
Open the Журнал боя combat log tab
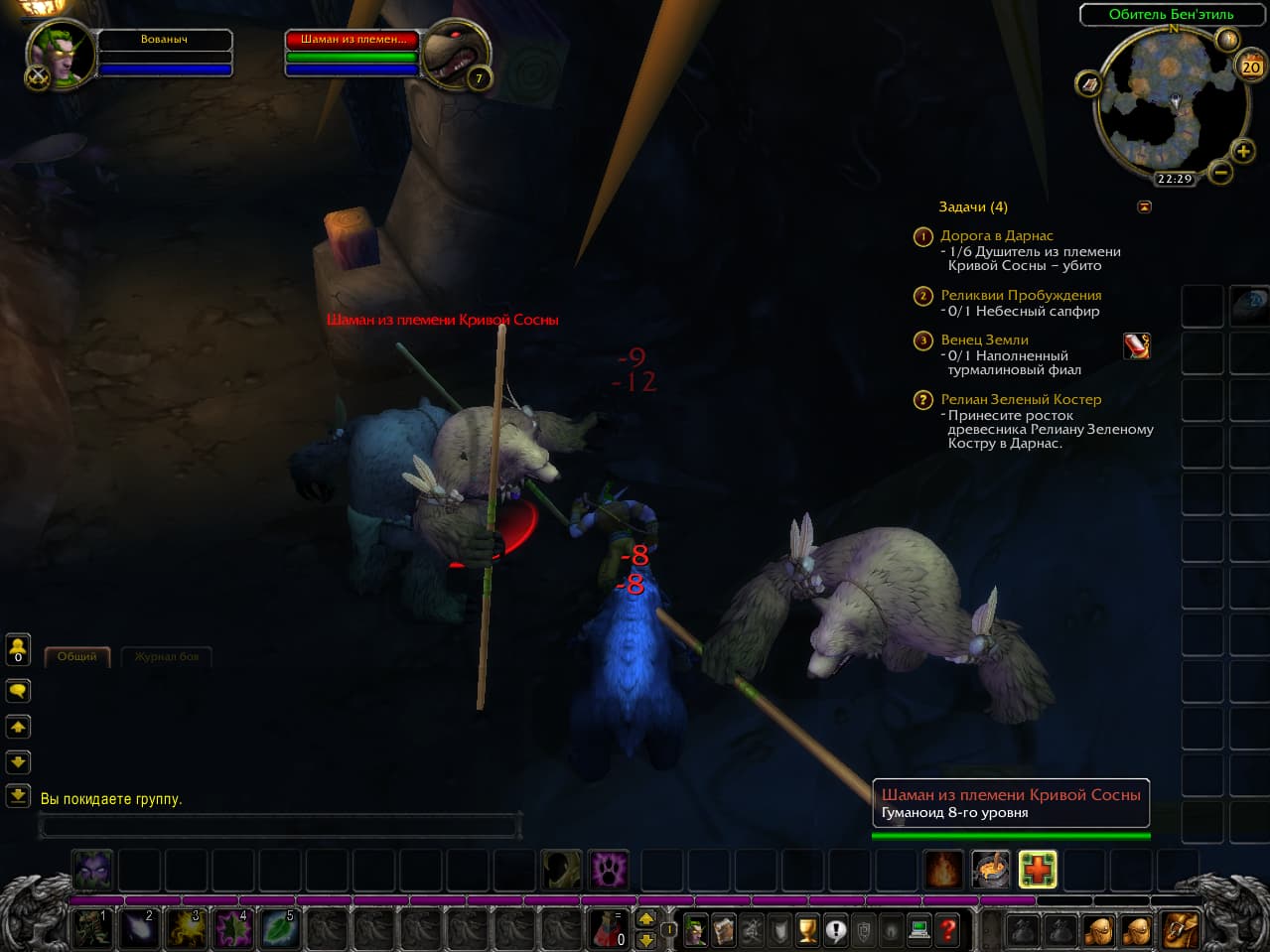coord(166,656)
